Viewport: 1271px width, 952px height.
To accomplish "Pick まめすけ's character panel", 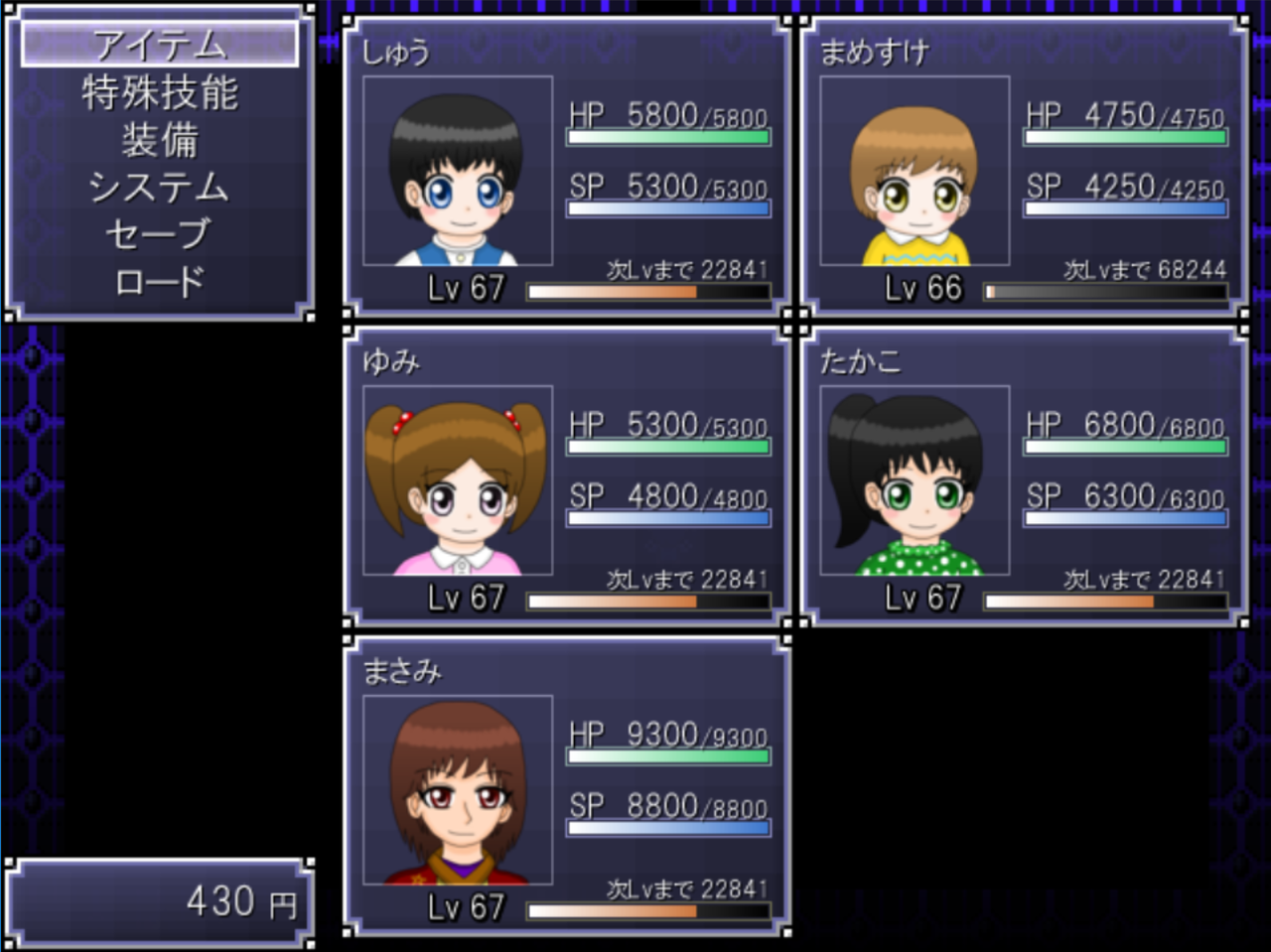I will (x=1023, y=167).
